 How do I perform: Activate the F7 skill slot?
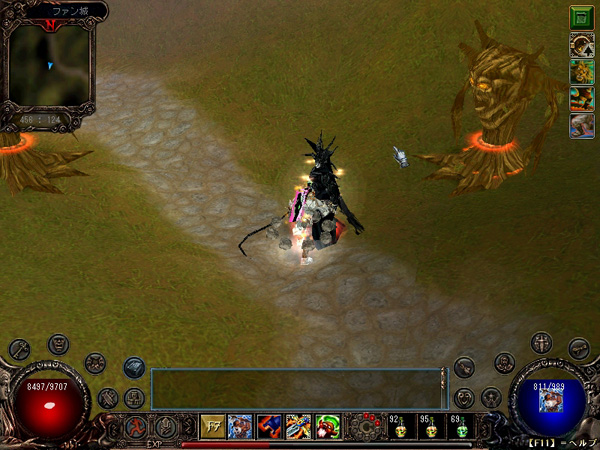[213, 426]
